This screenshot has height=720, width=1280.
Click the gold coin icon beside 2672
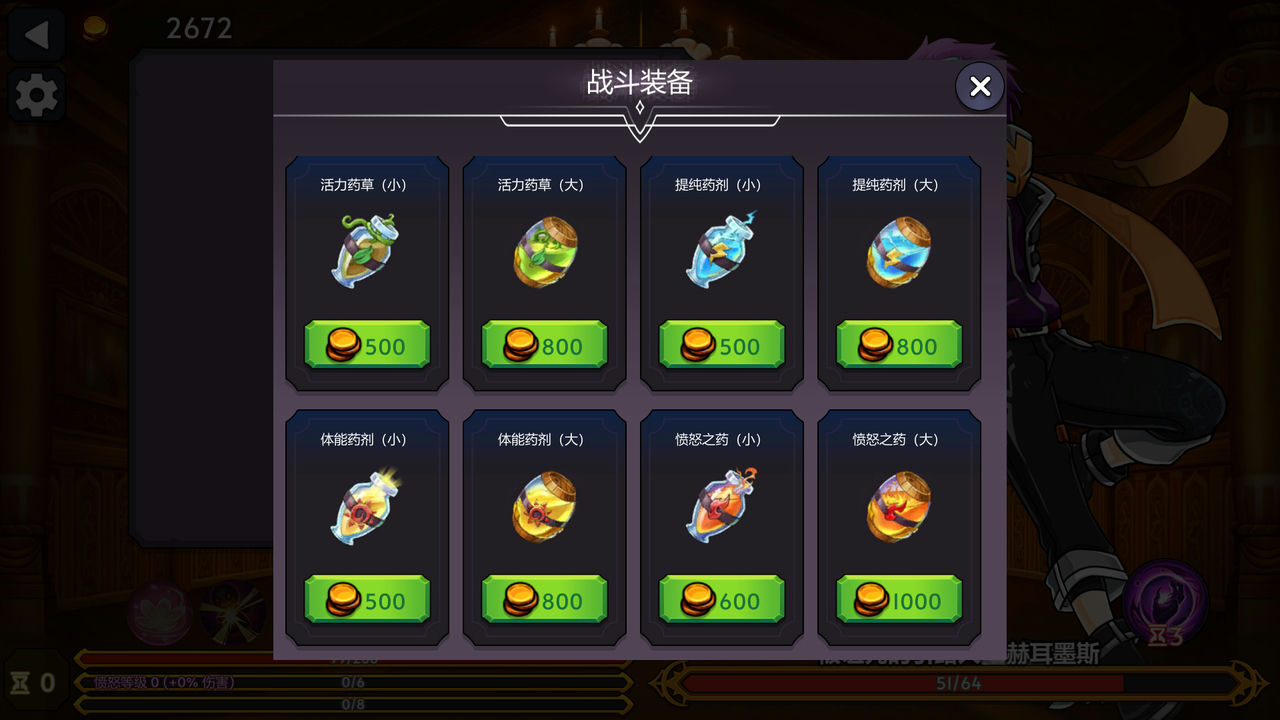pyautogui.click(x=98, y=26)
